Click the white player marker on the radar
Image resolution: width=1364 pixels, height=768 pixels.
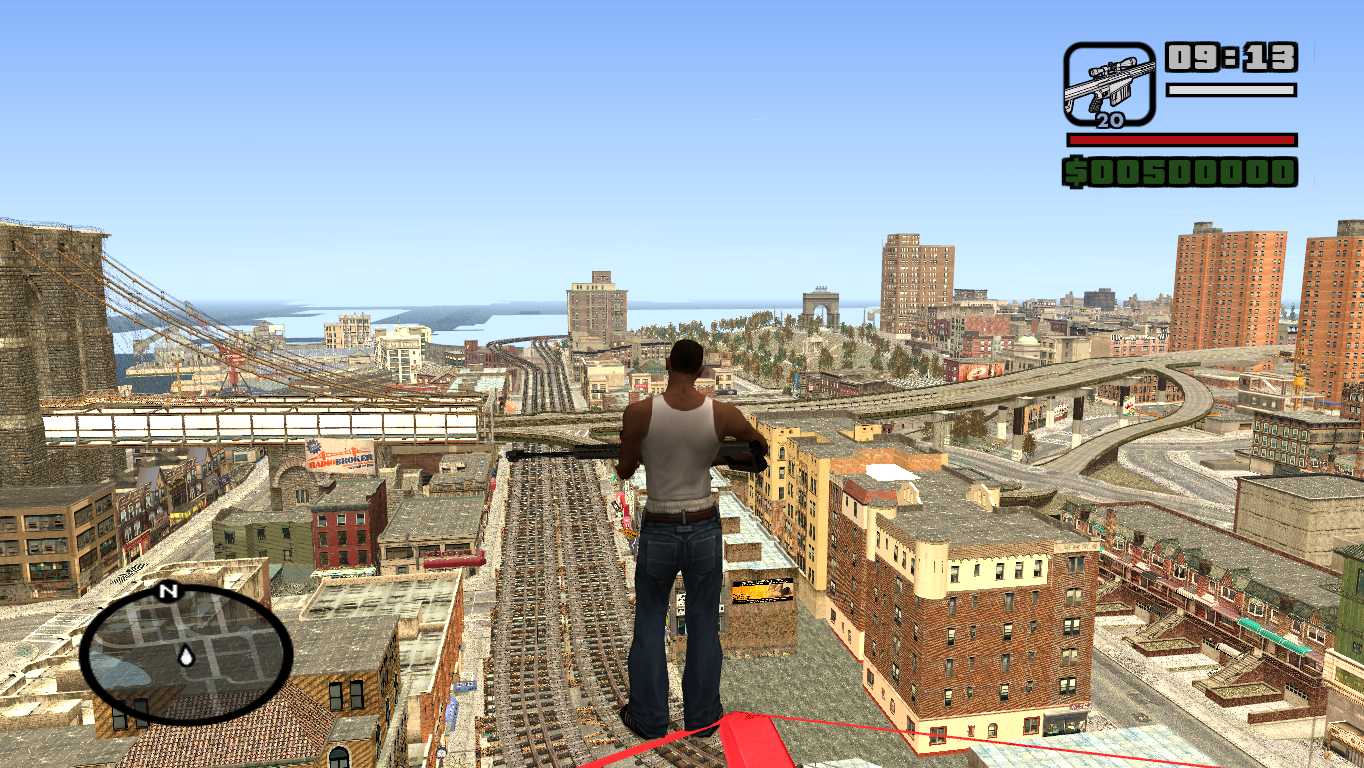pyautogui.click(x=185, y=657)
